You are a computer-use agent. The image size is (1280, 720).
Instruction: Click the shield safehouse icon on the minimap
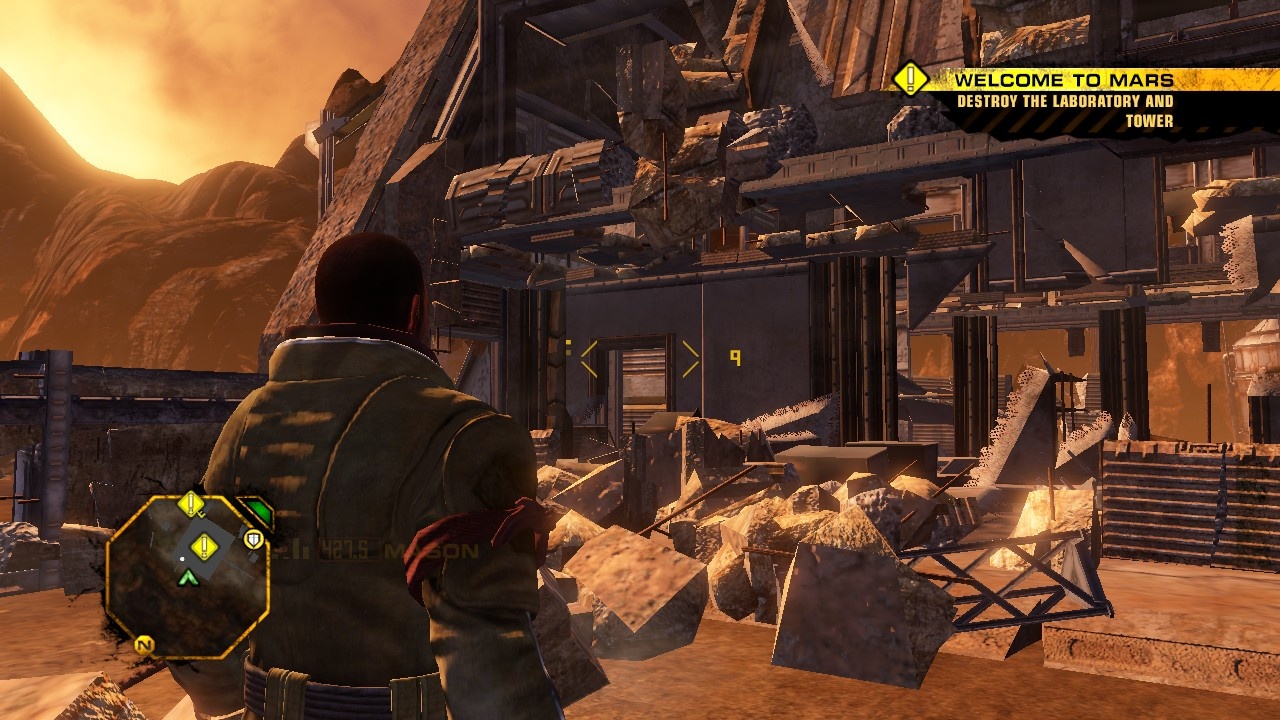tap(254, 540)
